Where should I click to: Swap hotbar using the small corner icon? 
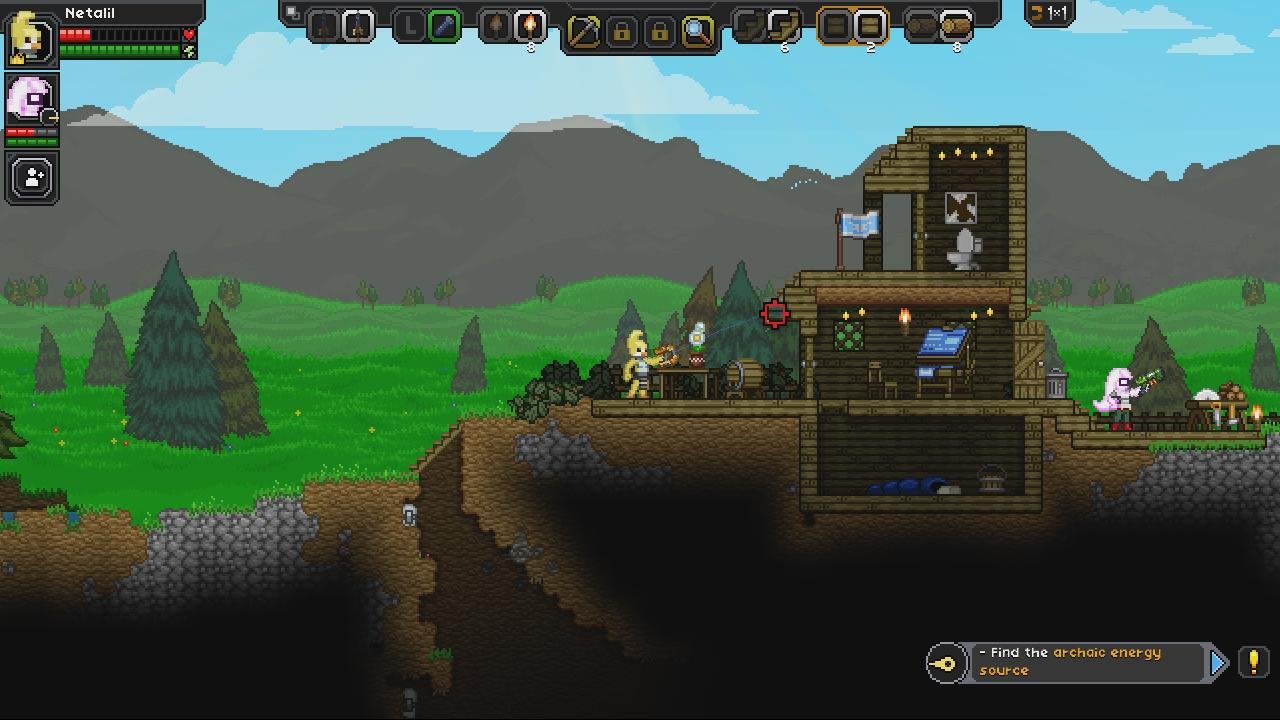point(292,13)
